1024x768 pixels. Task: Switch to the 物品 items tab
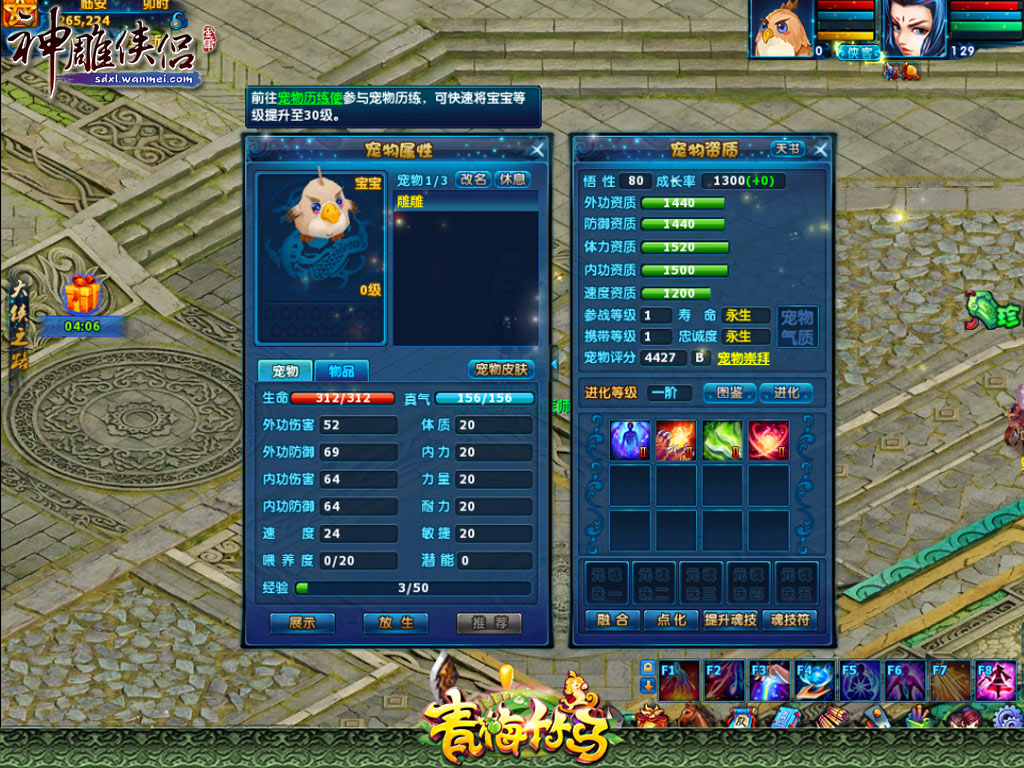[x=341, y=370]
